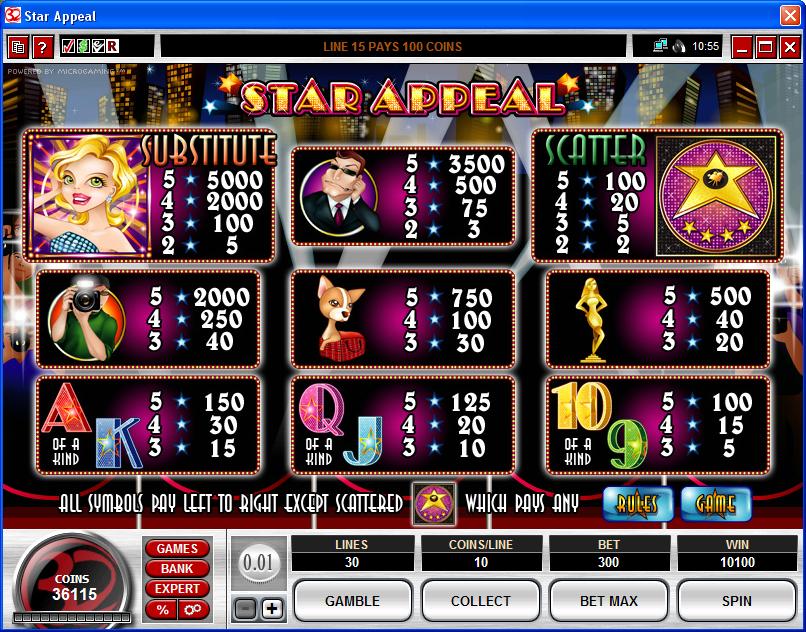The image size is (806, 632).
Task: Open the red question mark help
Action: 42,46
